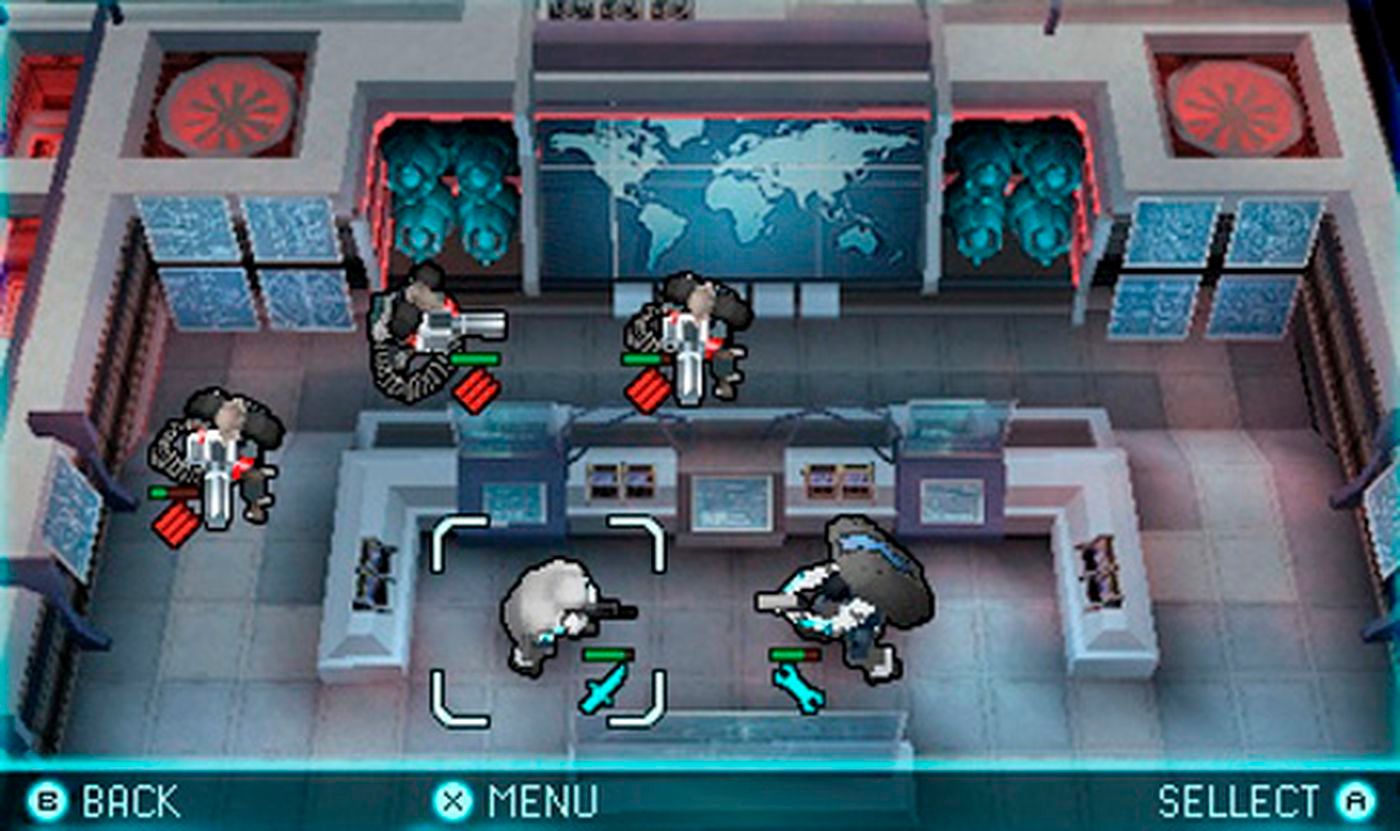The height and width of the screenshot is (831, 1400).
Task: Click the red rank chevrons beside the leftmost soldier
Action: pos(177,522)
